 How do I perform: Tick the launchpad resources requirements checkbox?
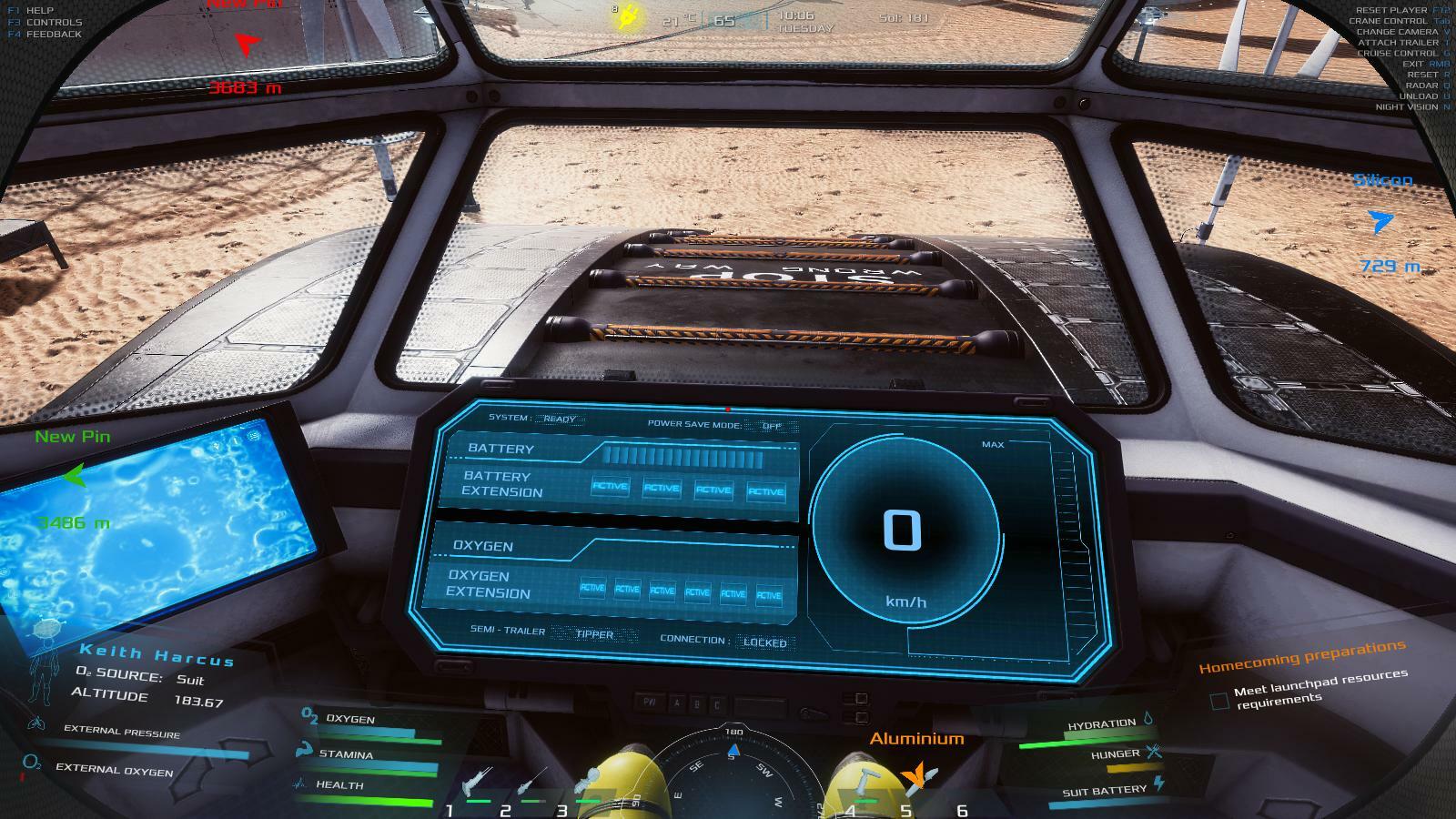tap(1219, 701)
